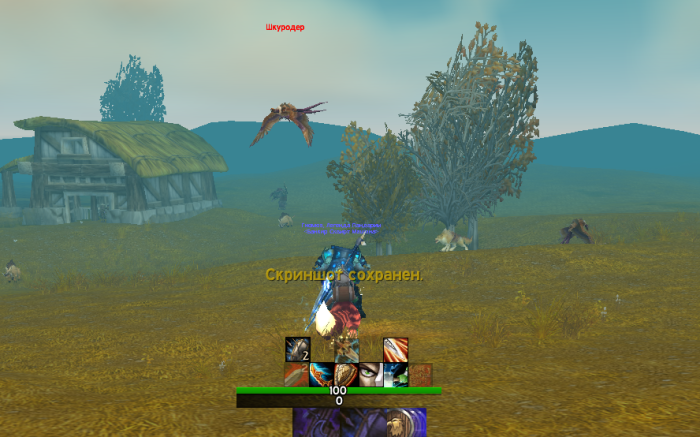Image resolution: width=700 pixels, height=437 pixels.
Task: Activate the armor plate ability showing 2
Action: (x=297, y=349)
